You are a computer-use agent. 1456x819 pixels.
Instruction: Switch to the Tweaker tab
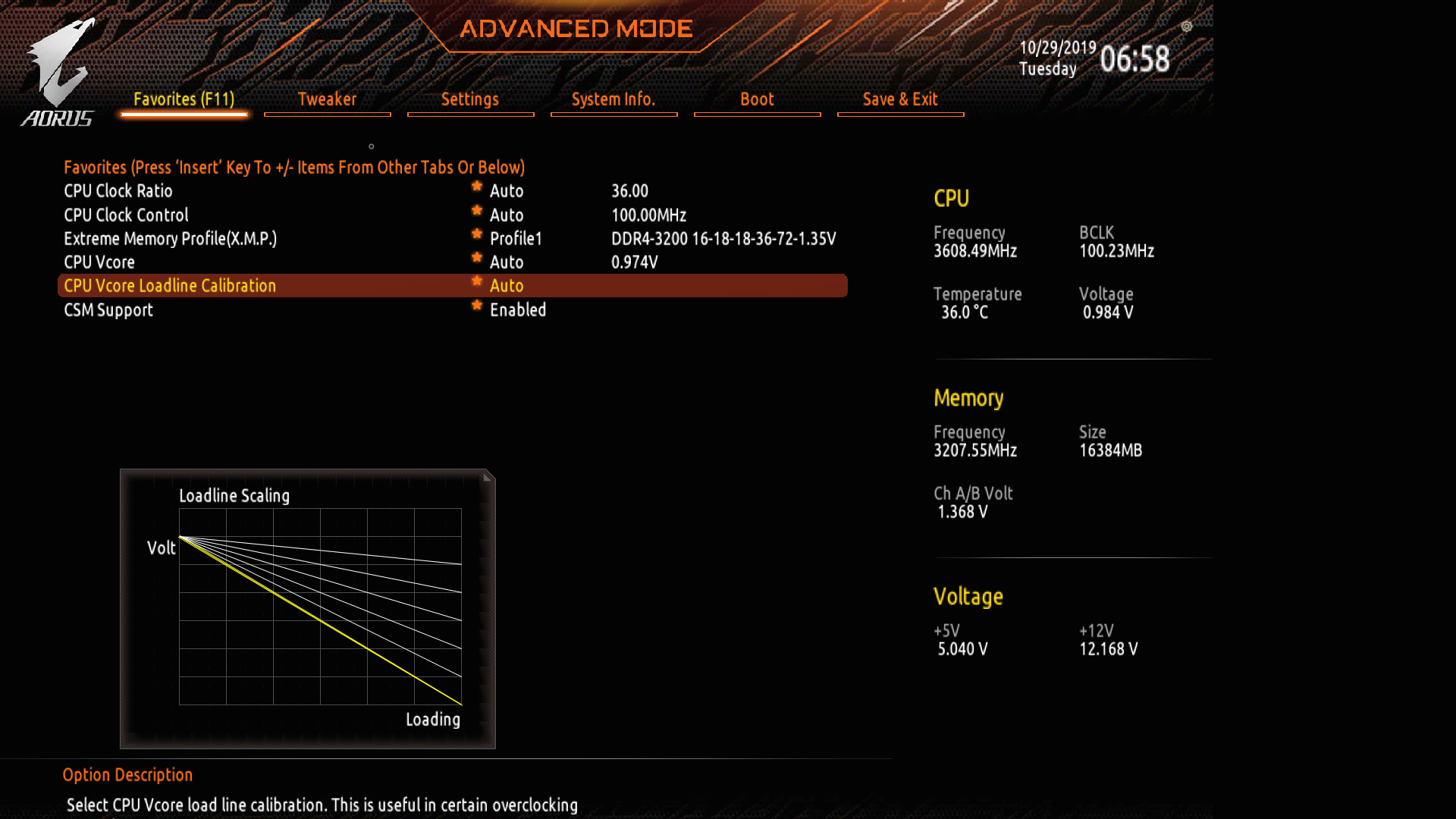pos(328,99)
